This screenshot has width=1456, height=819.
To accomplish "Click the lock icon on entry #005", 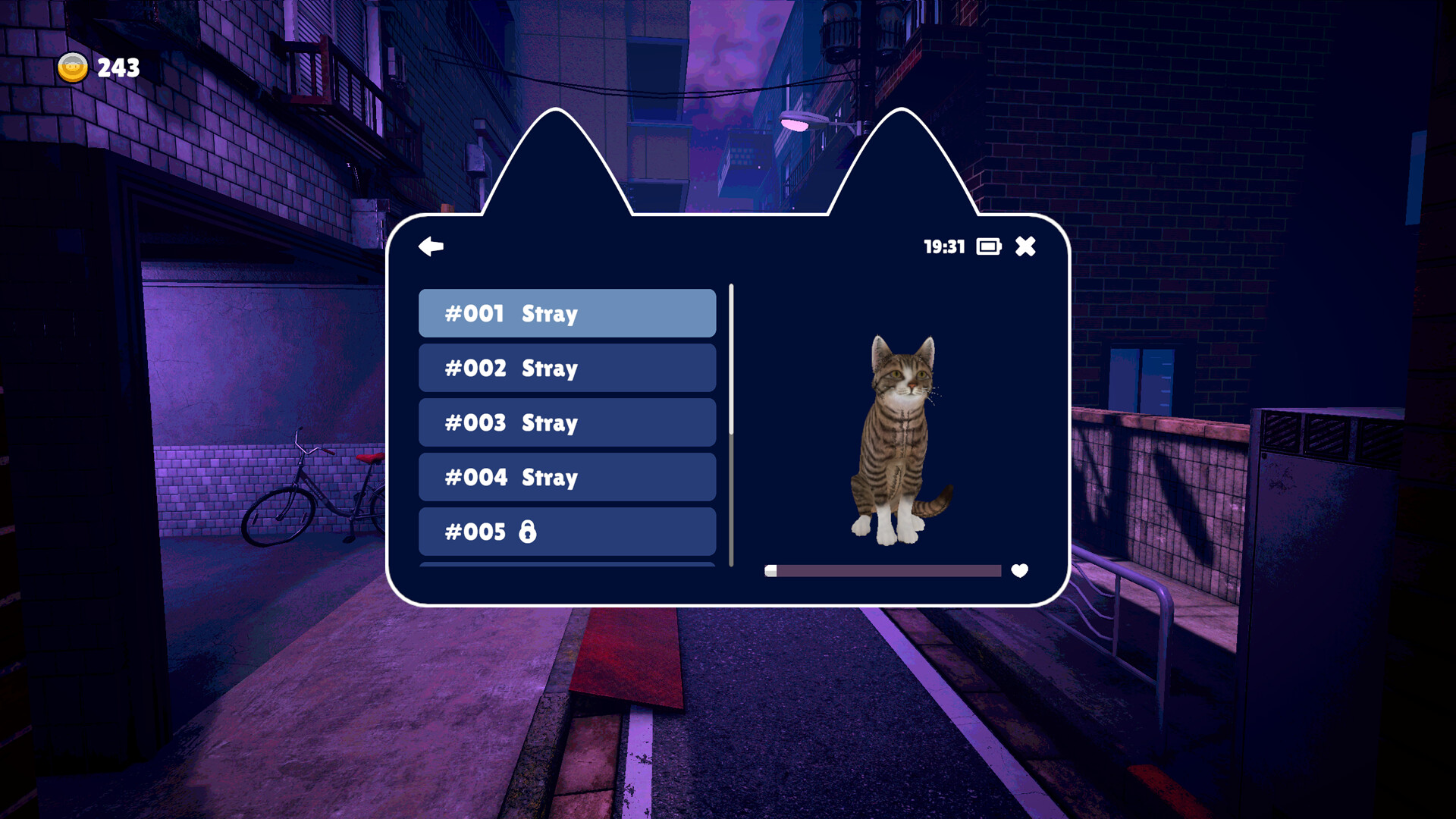I will click(529, 532).
